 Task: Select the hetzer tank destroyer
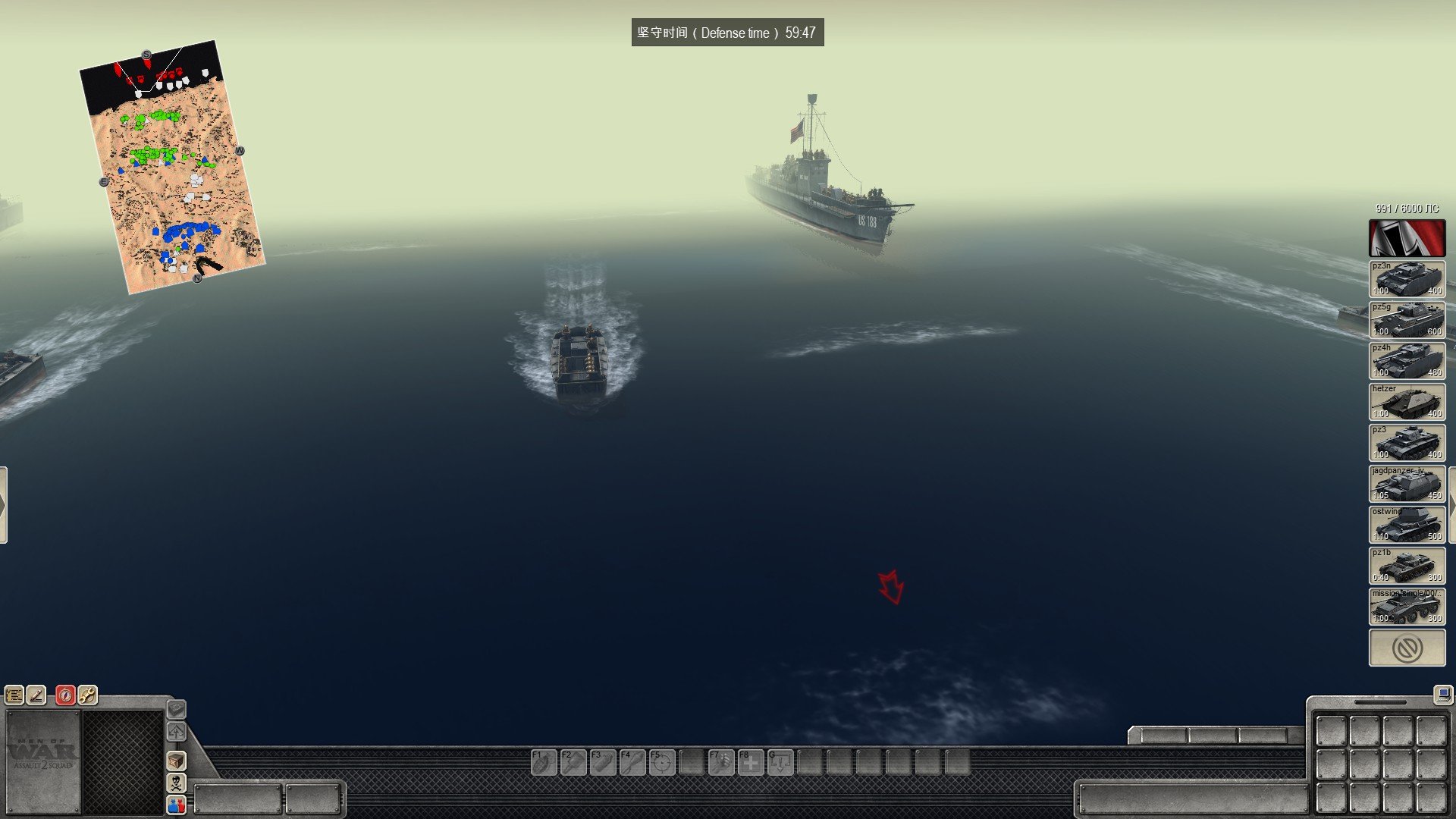pos(1407,402)
